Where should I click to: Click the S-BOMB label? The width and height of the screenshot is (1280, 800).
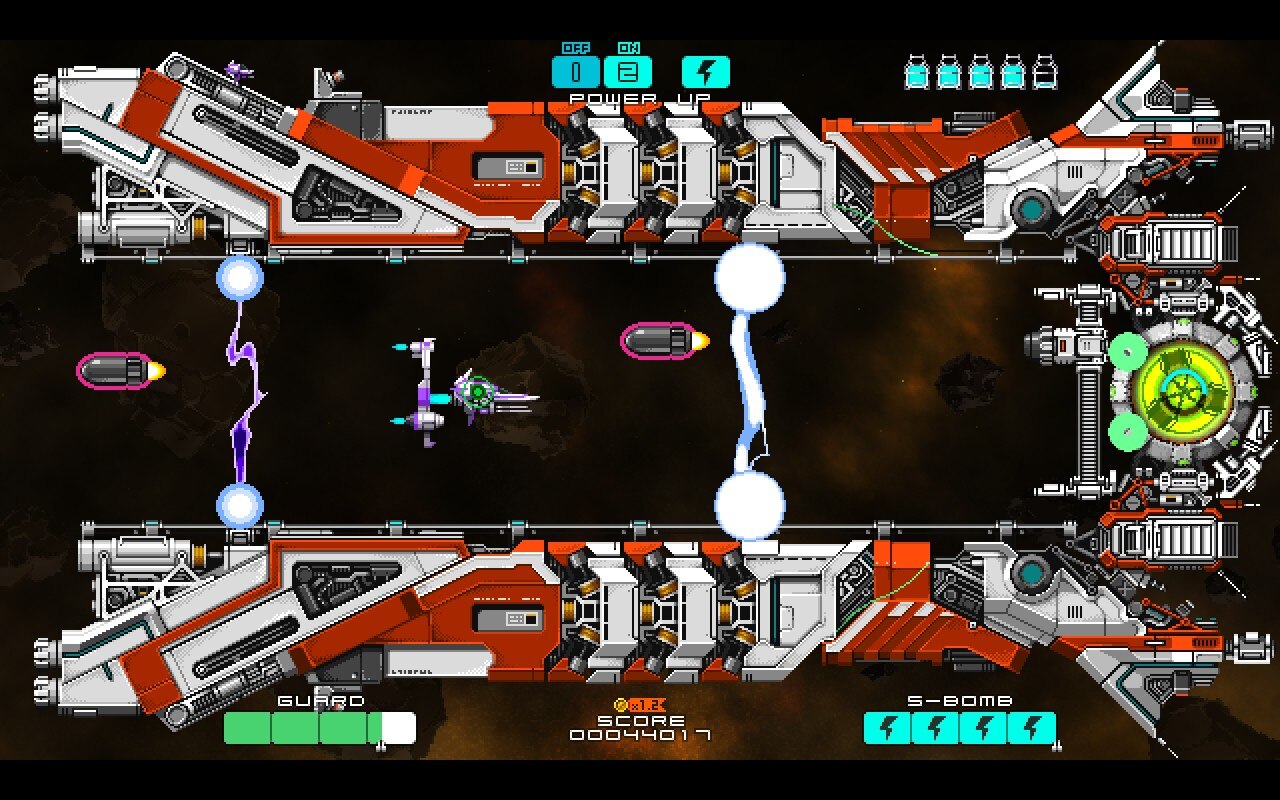click(x=960, y=701)
